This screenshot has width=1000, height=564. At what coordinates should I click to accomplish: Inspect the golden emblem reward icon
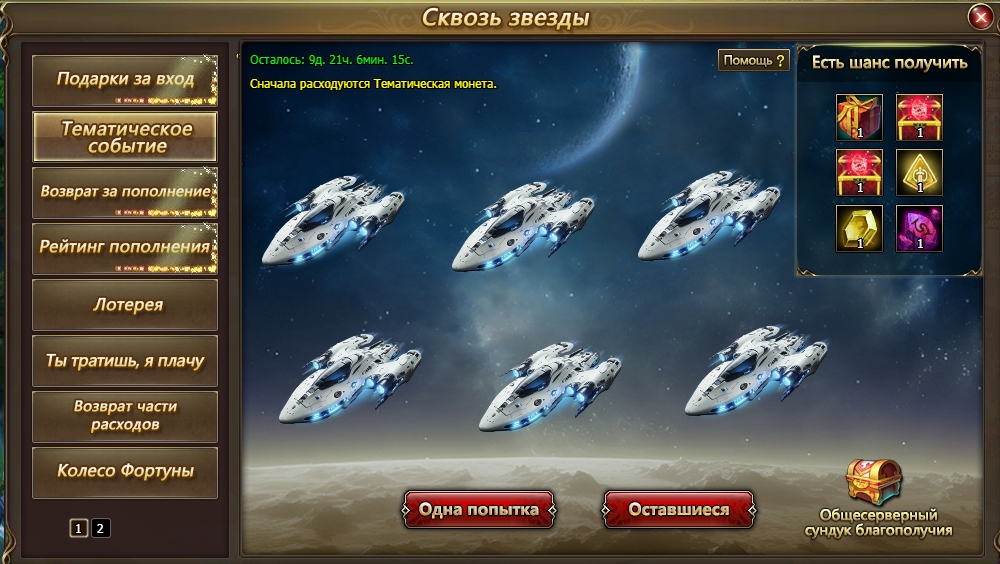[919, 172]
